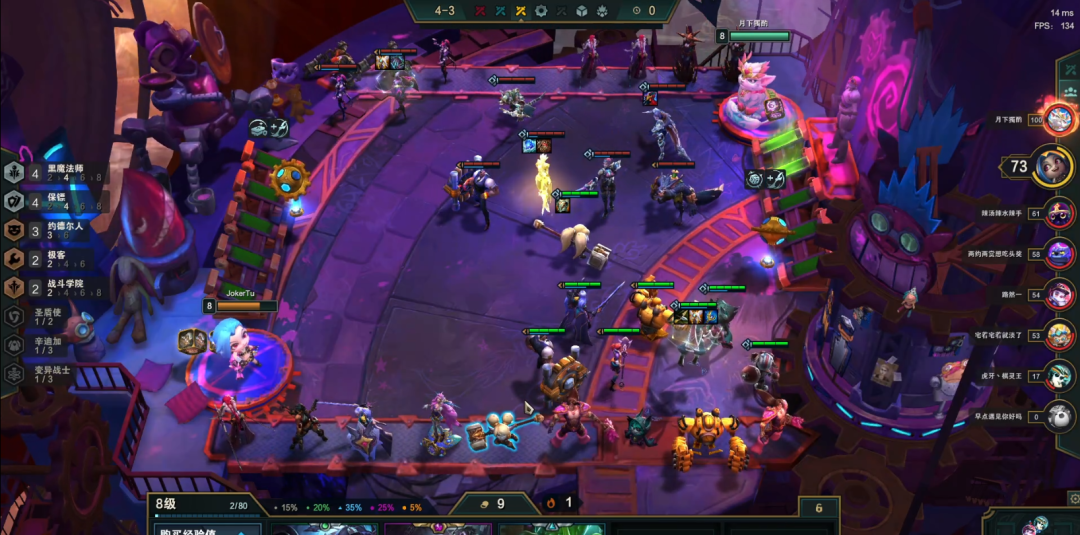View player 月下独酌 on the scoreboard
Image resolution: width=1080 pixels, height=535 pixels.
coord(1059,119)
